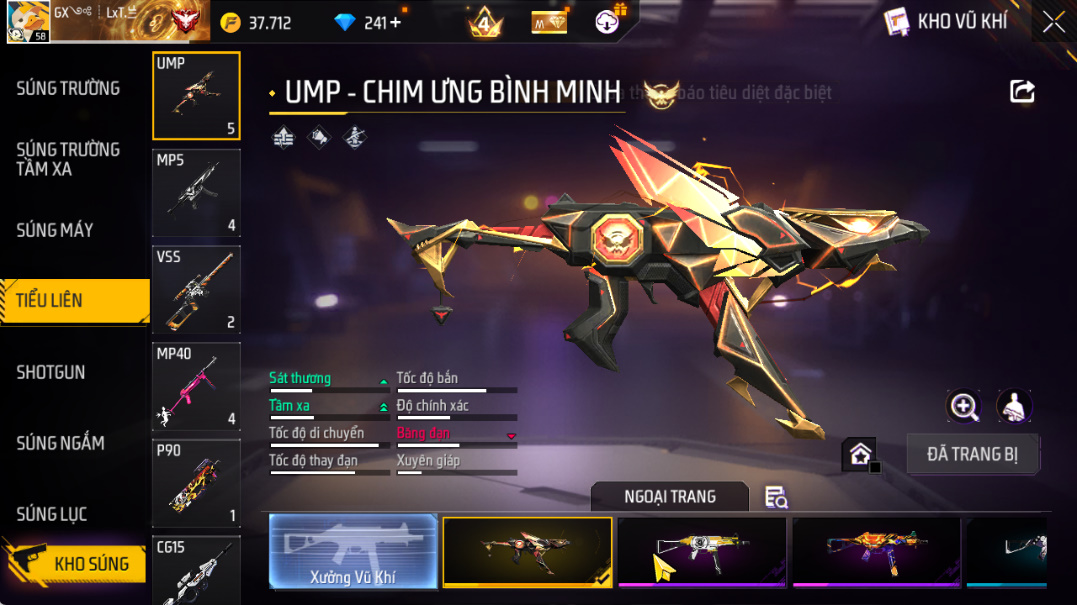The height and width of the screenshot is (605, 1077).
Task: Preview the skin on character icon
Action: [x=1014, y=406]
